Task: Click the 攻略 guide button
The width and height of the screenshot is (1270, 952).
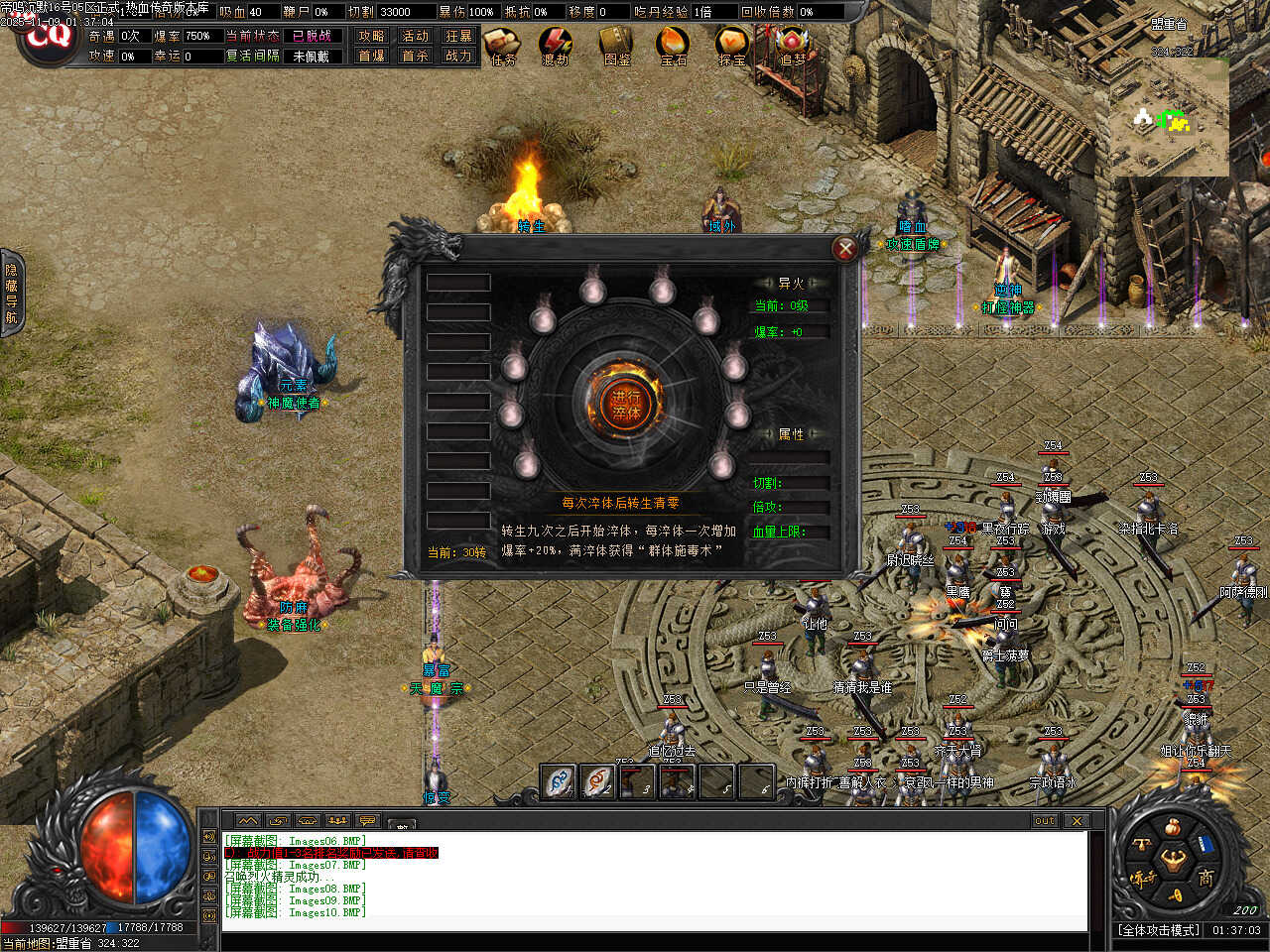Action: click(x=371, y=36)
